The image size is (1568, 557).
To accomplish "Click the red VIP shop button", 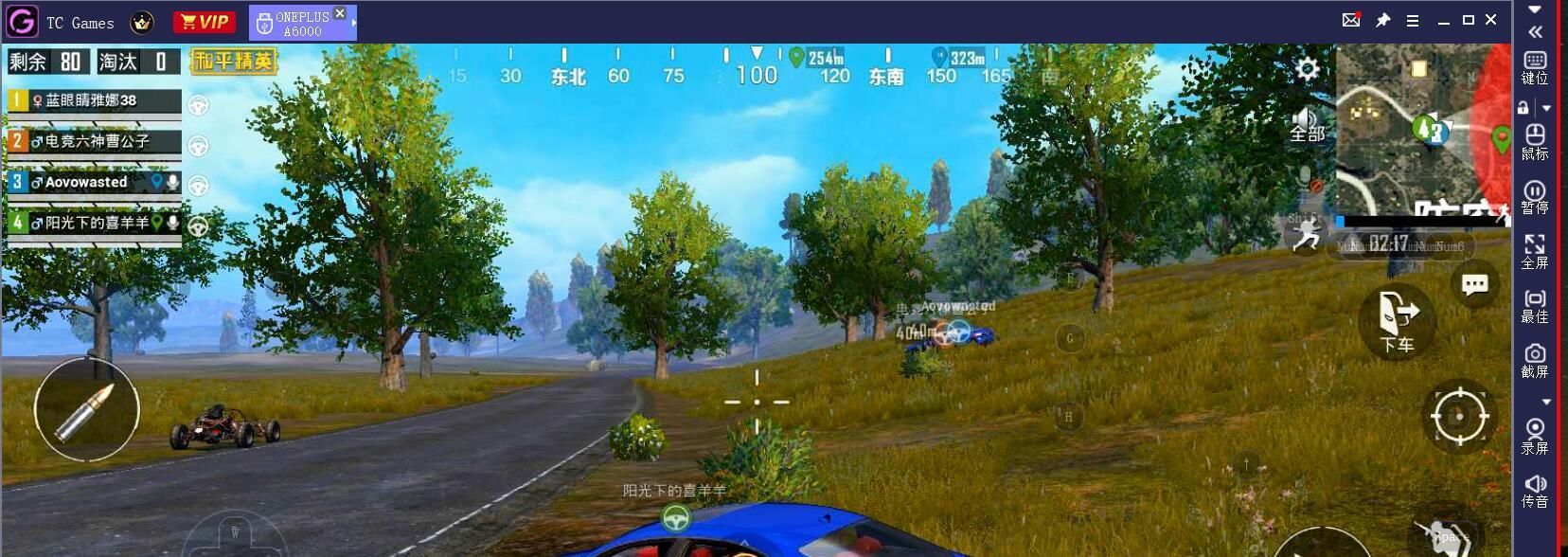I will click(205, 22).
